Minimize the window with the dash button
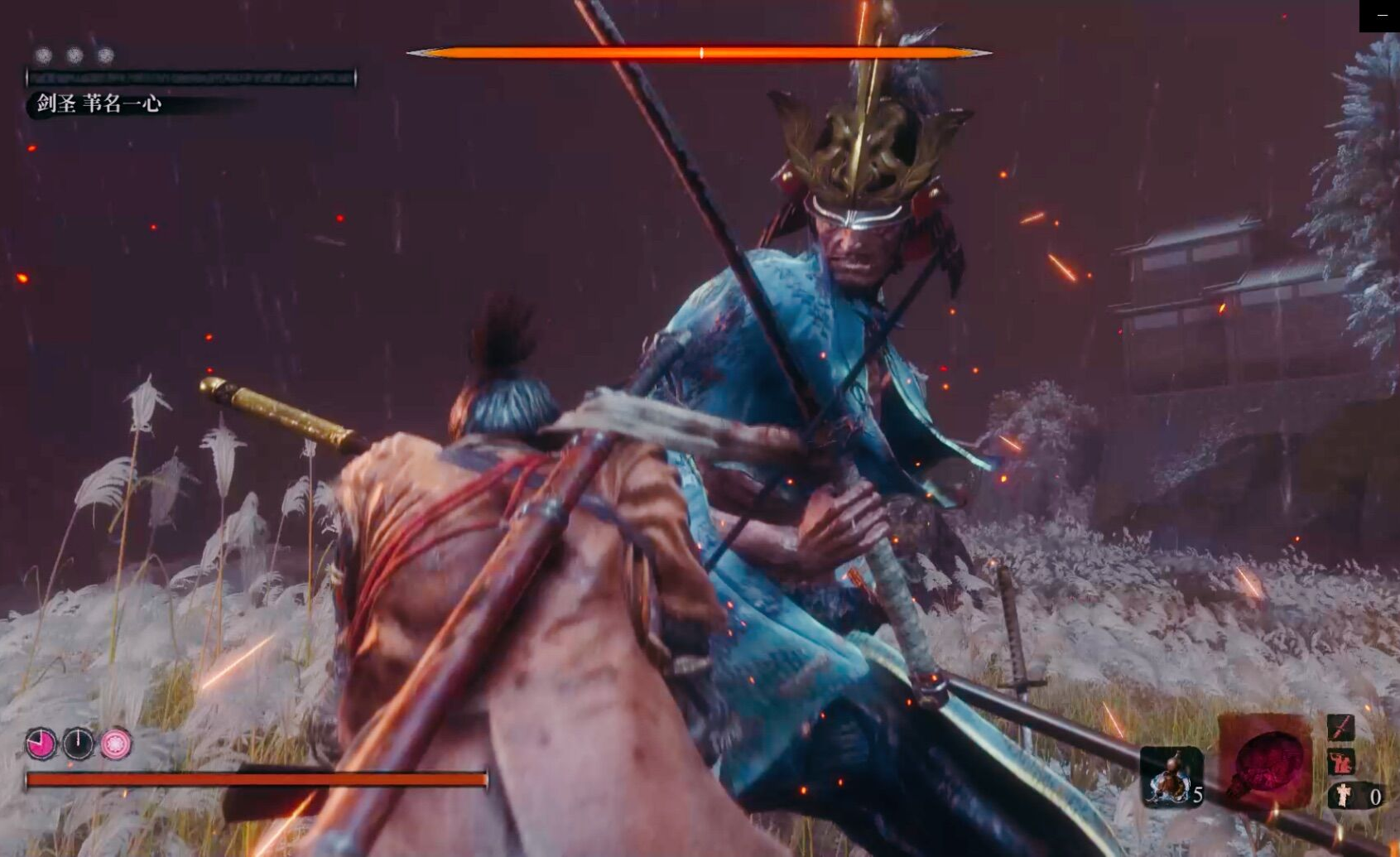 [1381, 15]
